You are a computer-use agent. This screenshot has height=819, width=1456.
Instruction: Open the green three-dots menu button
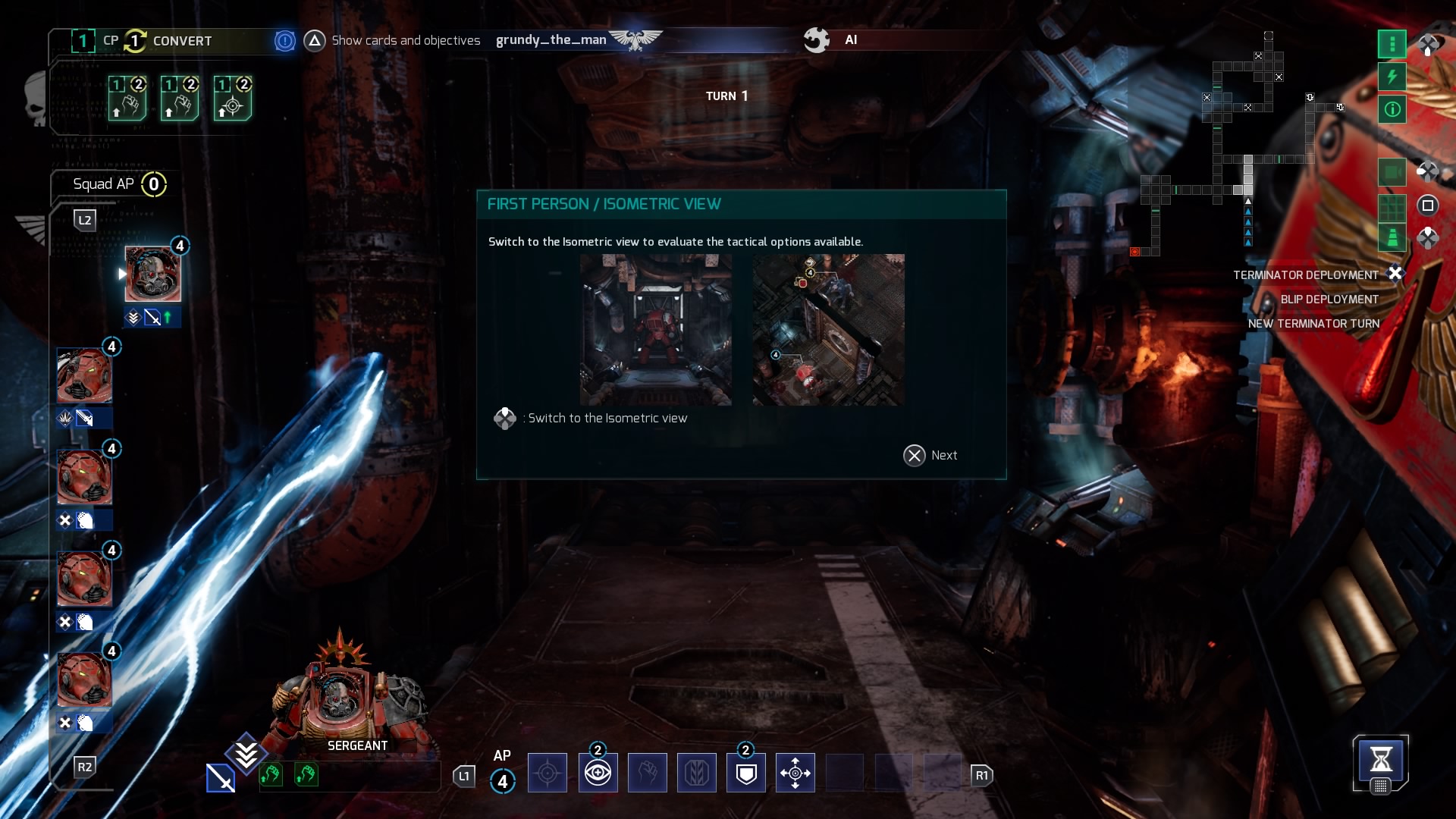pos(1392,44)
